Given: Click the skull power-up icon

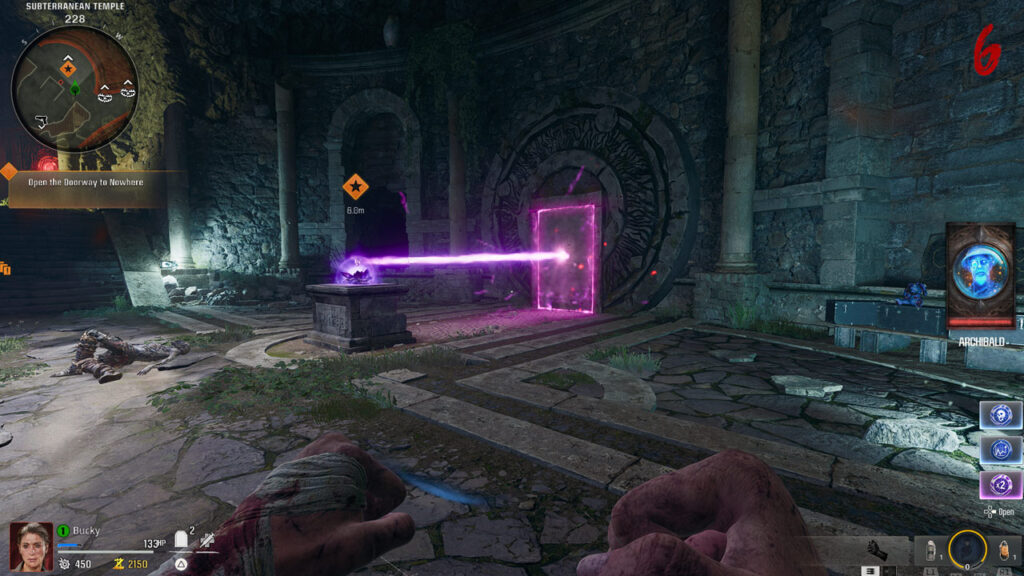Looking at the screenshot, I should pos(1000,415).
